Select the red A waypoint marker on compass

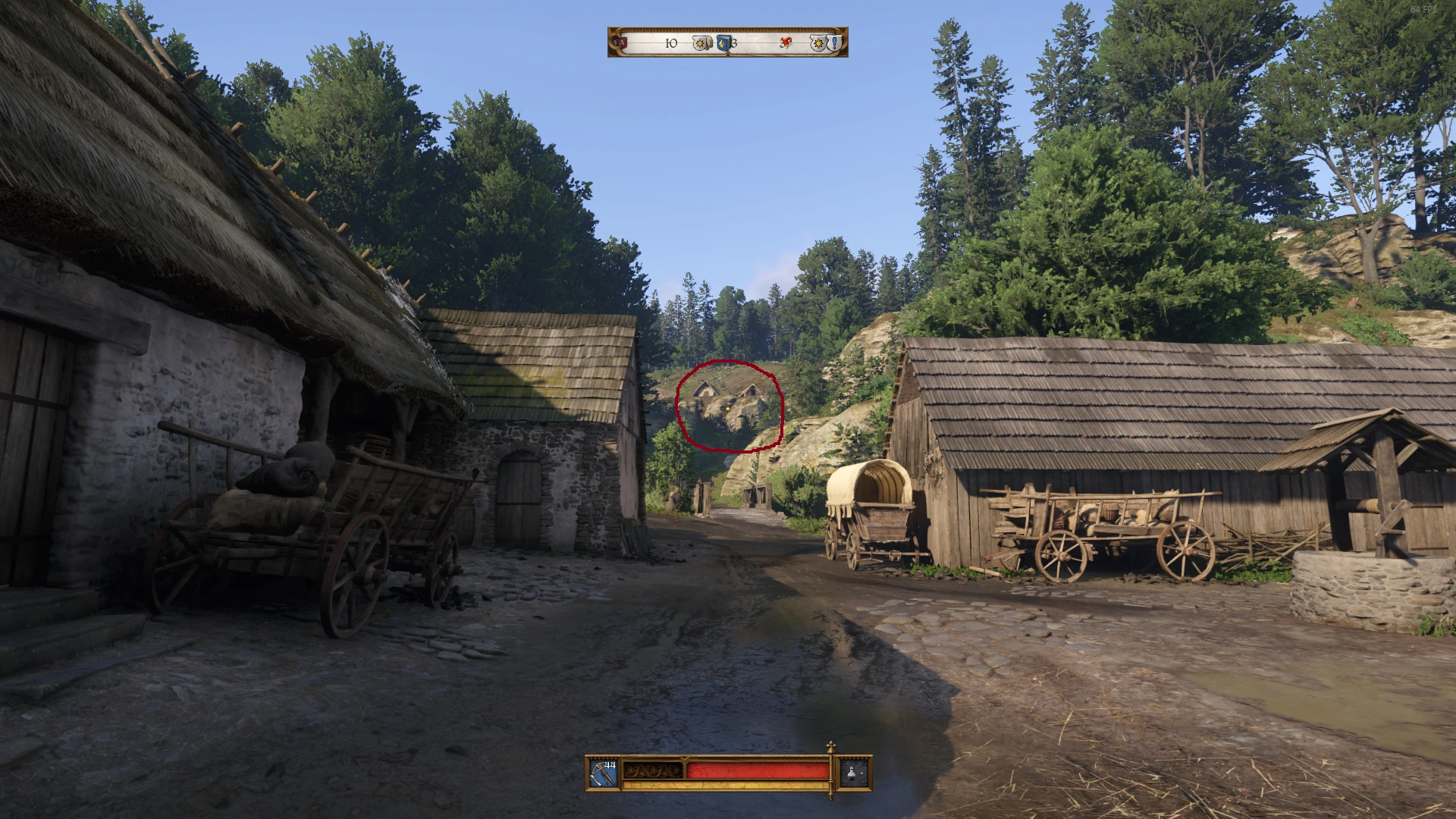[622, 42]
